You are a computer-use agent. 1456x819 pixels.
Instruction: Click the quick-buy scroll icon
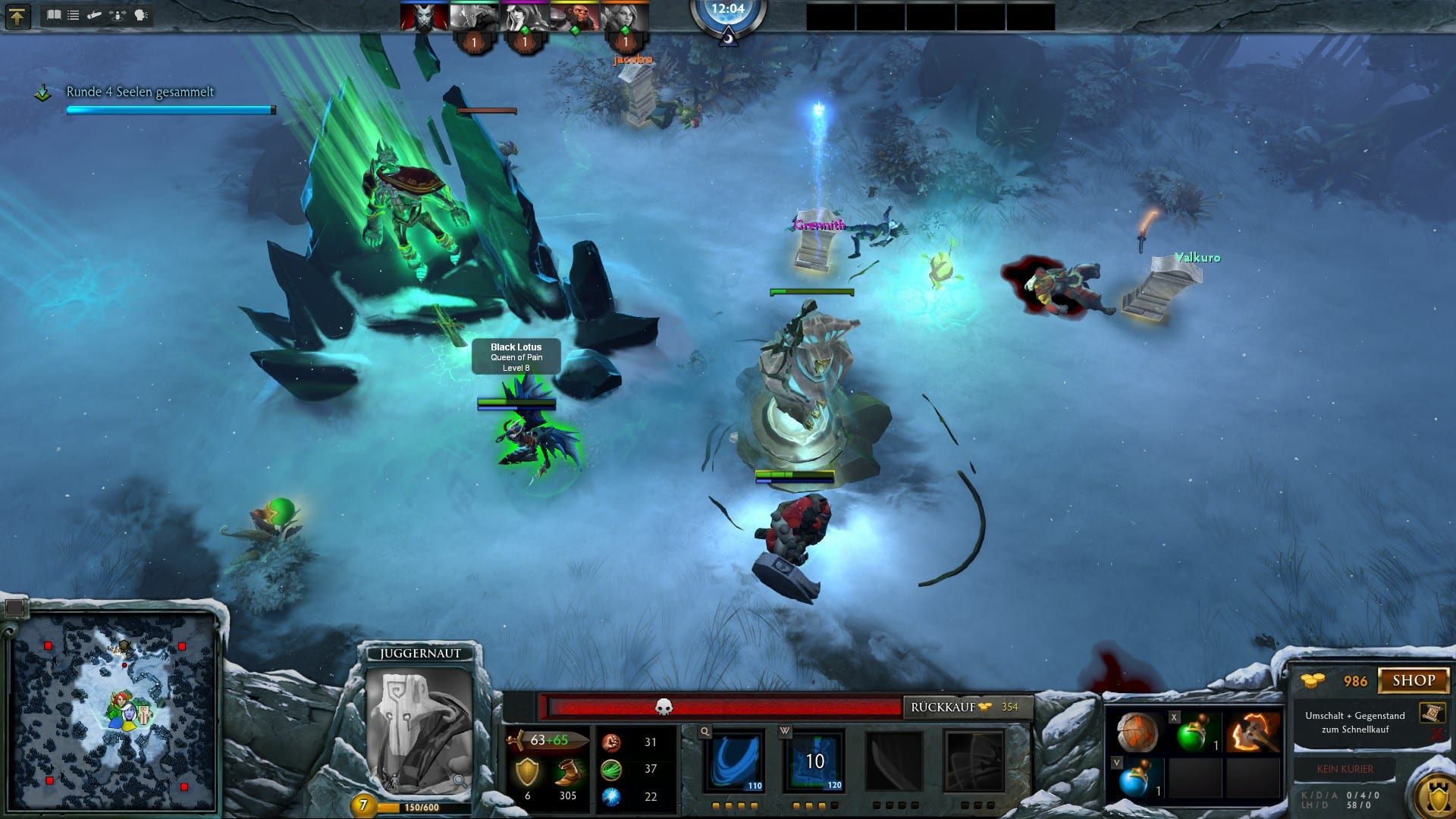click(1432, 714)
